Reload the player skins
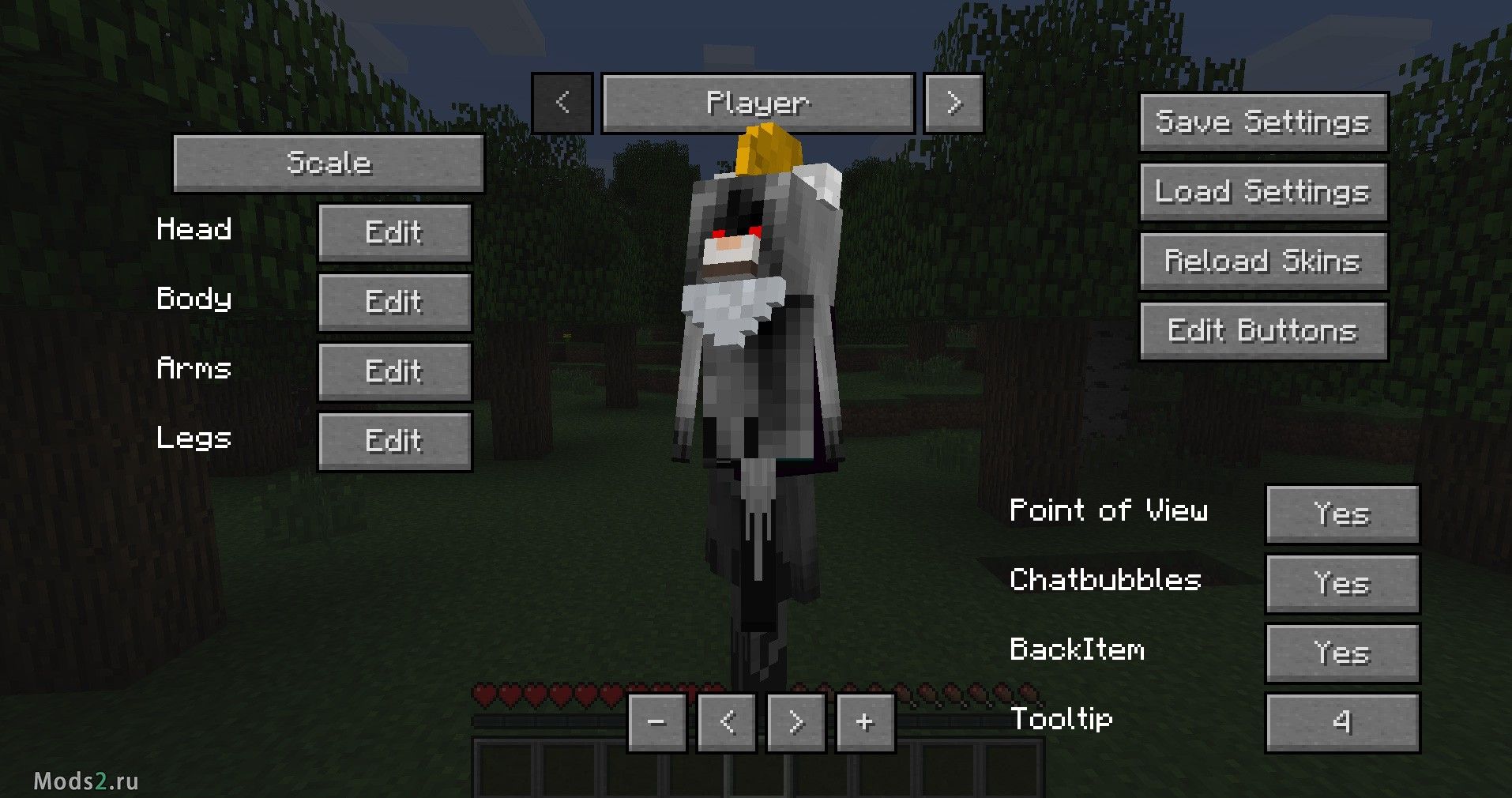 point(1262,261)
